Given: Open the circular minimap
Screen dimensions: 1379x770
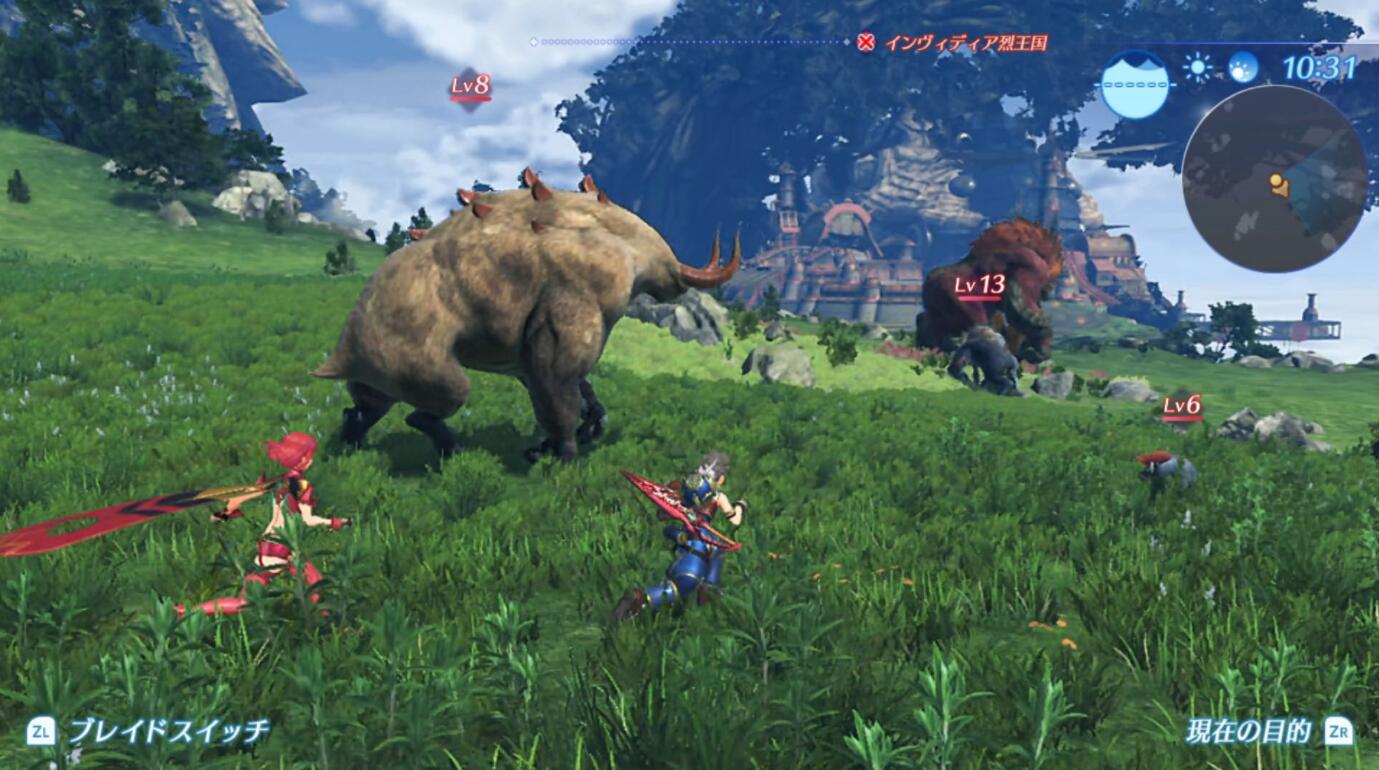Looking at the screenshot, I should [1274, 178].
